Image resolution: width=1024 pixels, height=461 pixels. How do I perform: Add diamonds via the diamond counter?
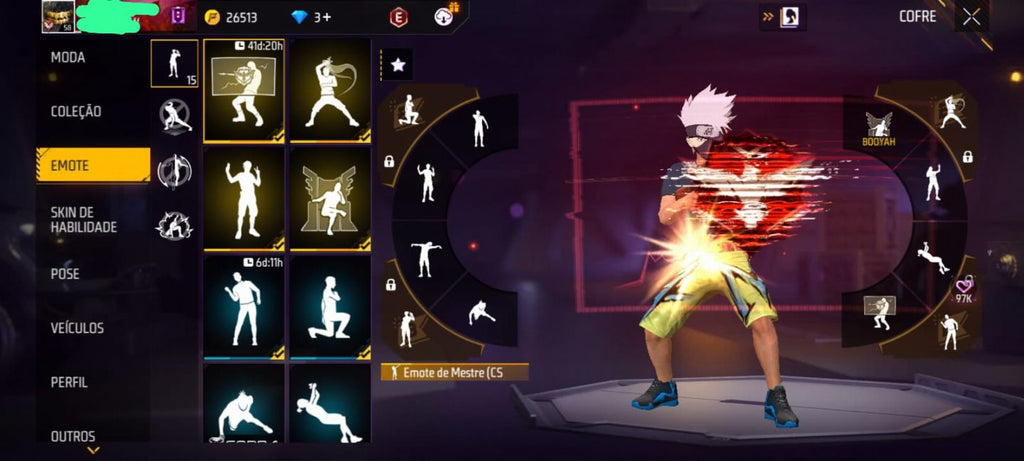point(311,17)
